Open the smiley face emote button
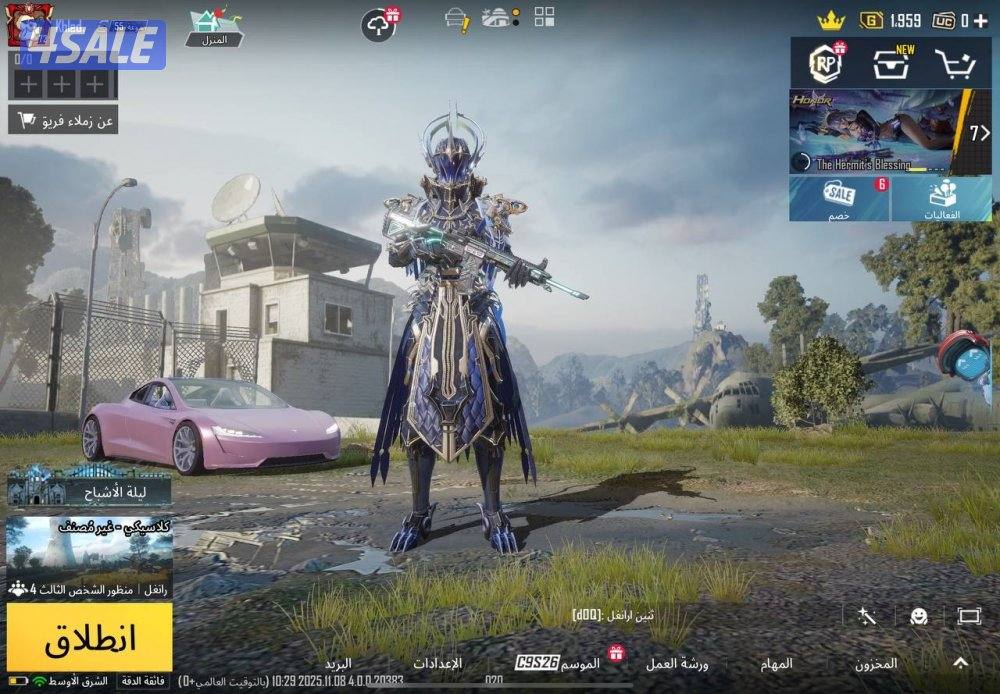This screenshot has width=1000, height=694. tap(918, 616)
